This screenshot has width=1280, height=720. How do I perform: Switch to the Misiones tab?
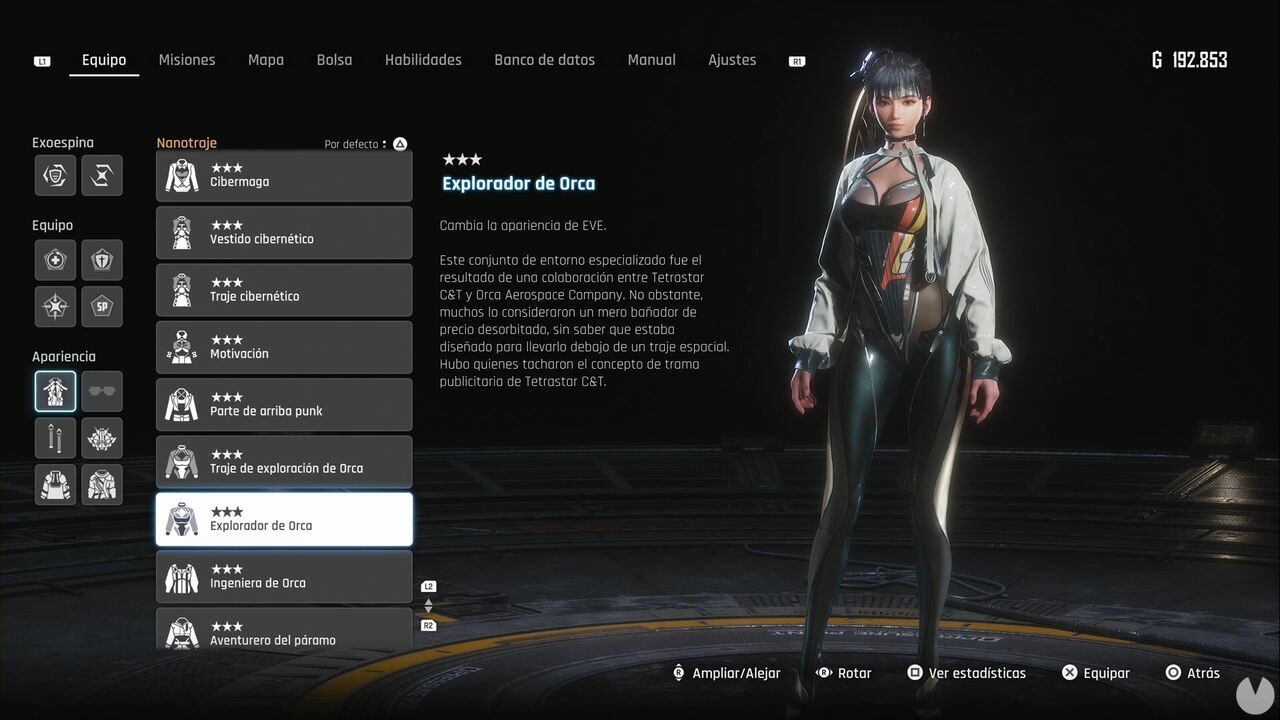[187, 60]
